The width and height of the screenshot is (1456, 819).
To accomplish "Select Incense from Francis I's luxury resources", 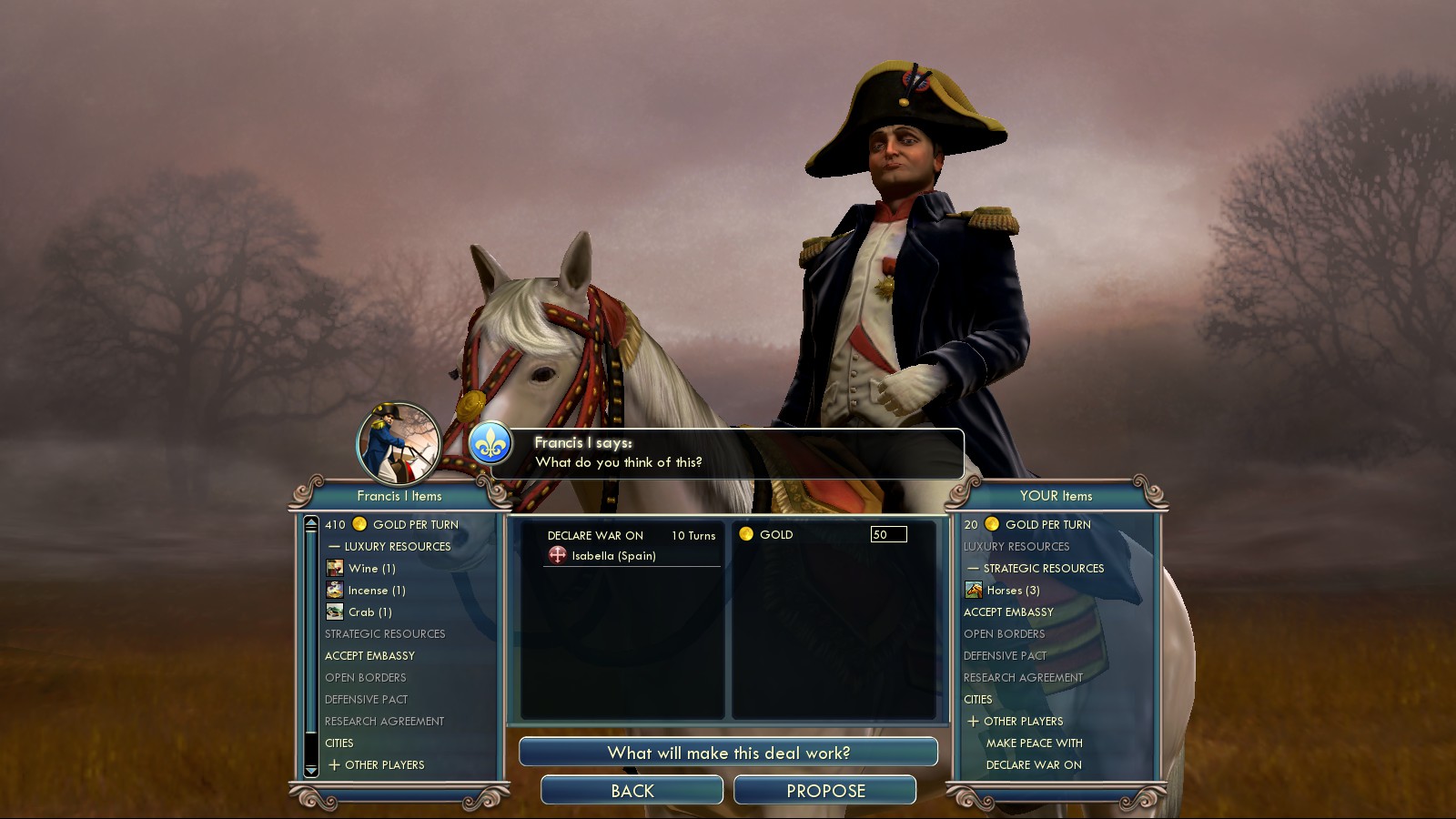I will tap(376, 590).
